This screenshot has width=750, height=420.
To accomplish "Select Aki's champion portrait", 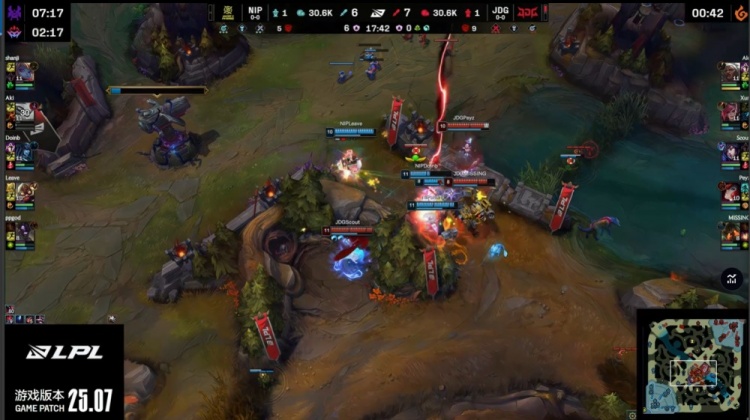I will tap(26, 112).
